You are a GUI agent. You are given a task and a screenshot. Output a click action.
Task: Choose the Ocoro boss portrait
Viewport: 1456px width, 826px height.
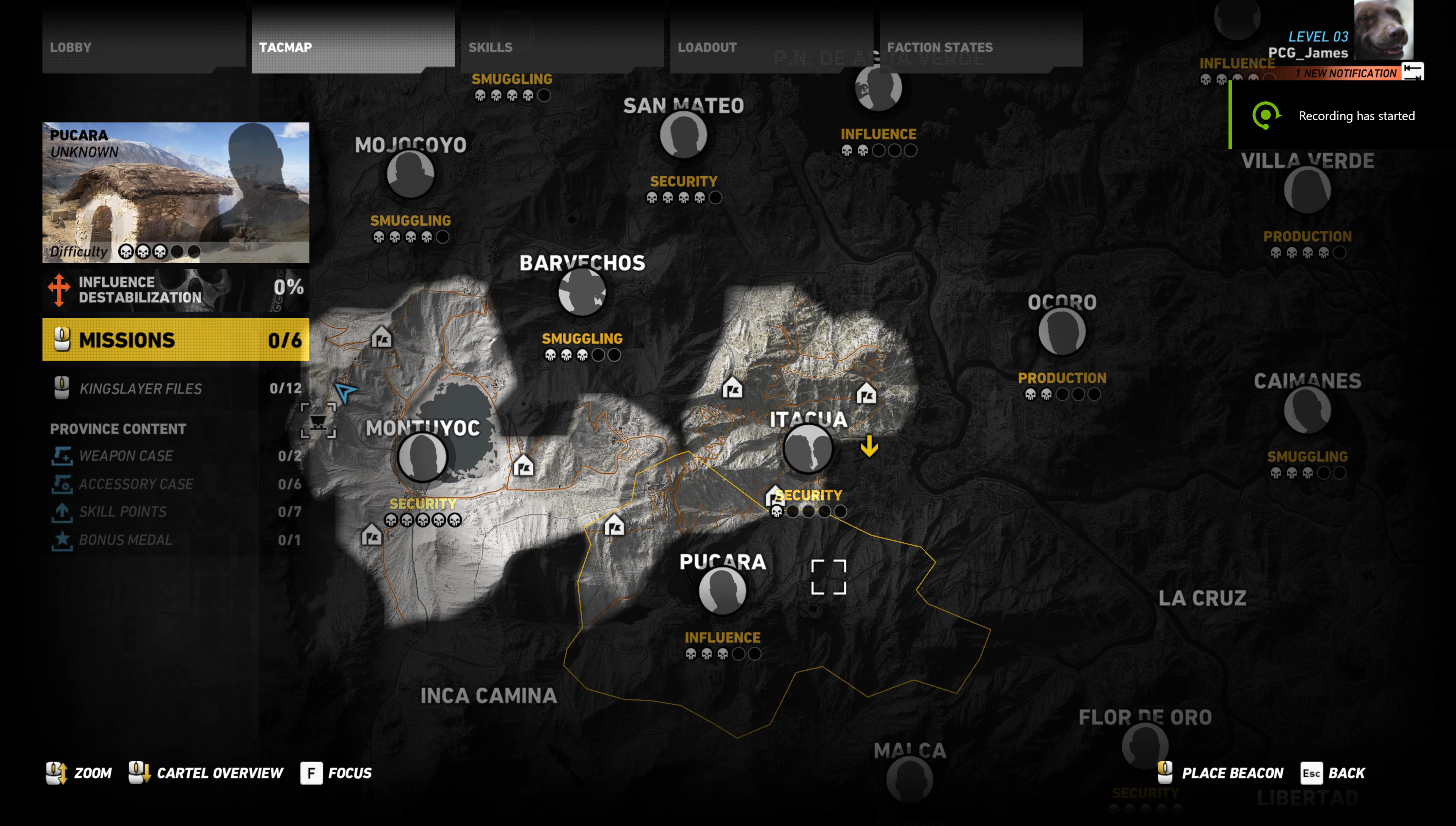point(1062,331)
